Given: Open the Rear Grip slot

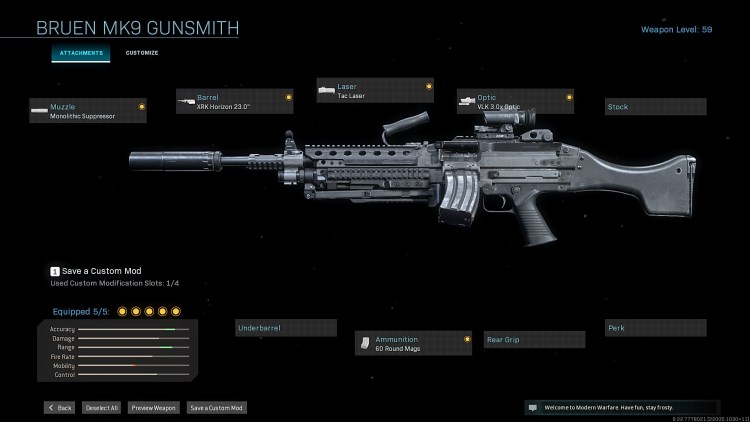Looking at the screenshot, I should (534, 340).
